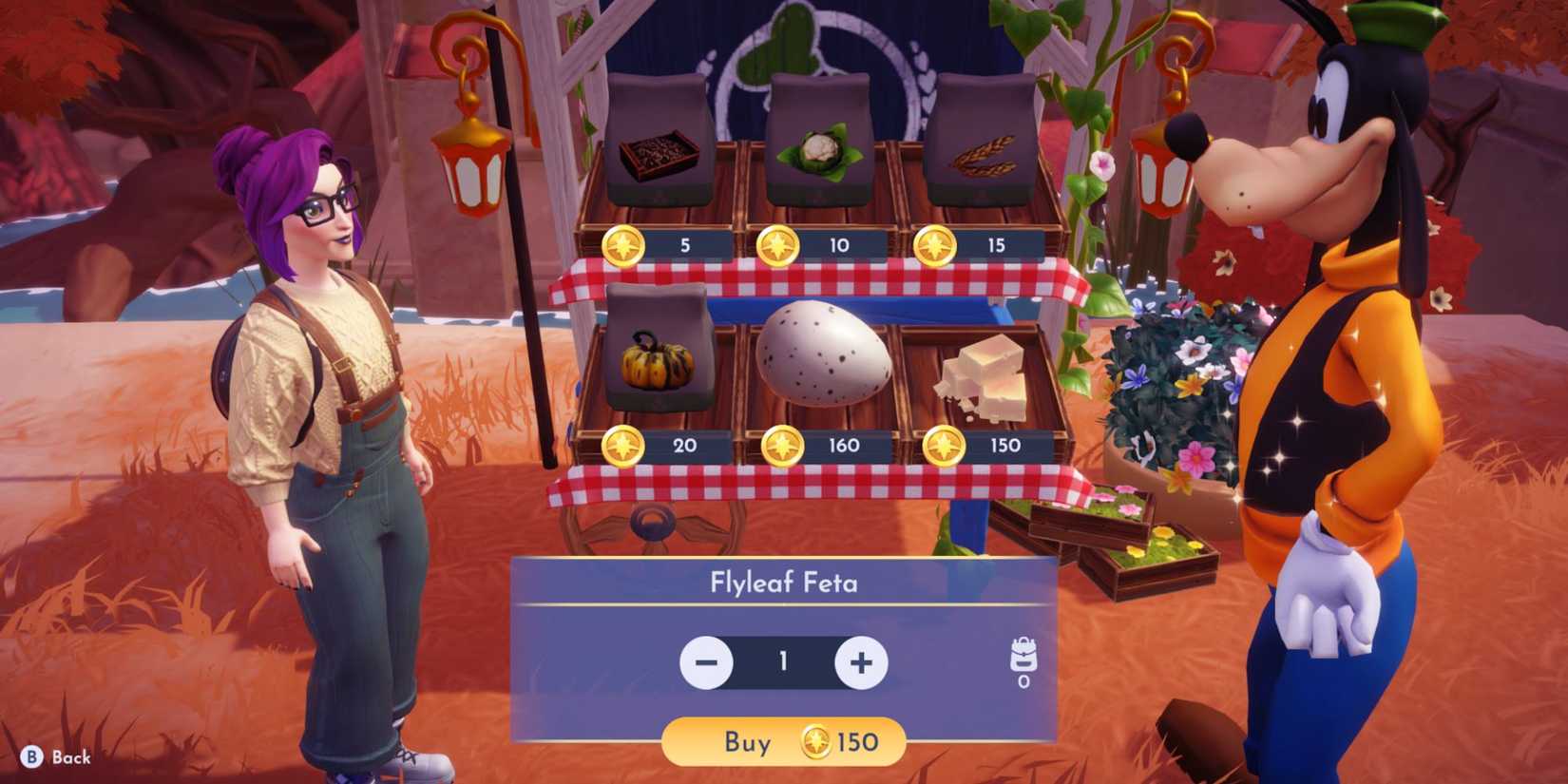The height and width of the screenshot is (784, 1568).
Task: Click the coin icon beside the pumpkin's 20 price
Action: tap(625, 443)
